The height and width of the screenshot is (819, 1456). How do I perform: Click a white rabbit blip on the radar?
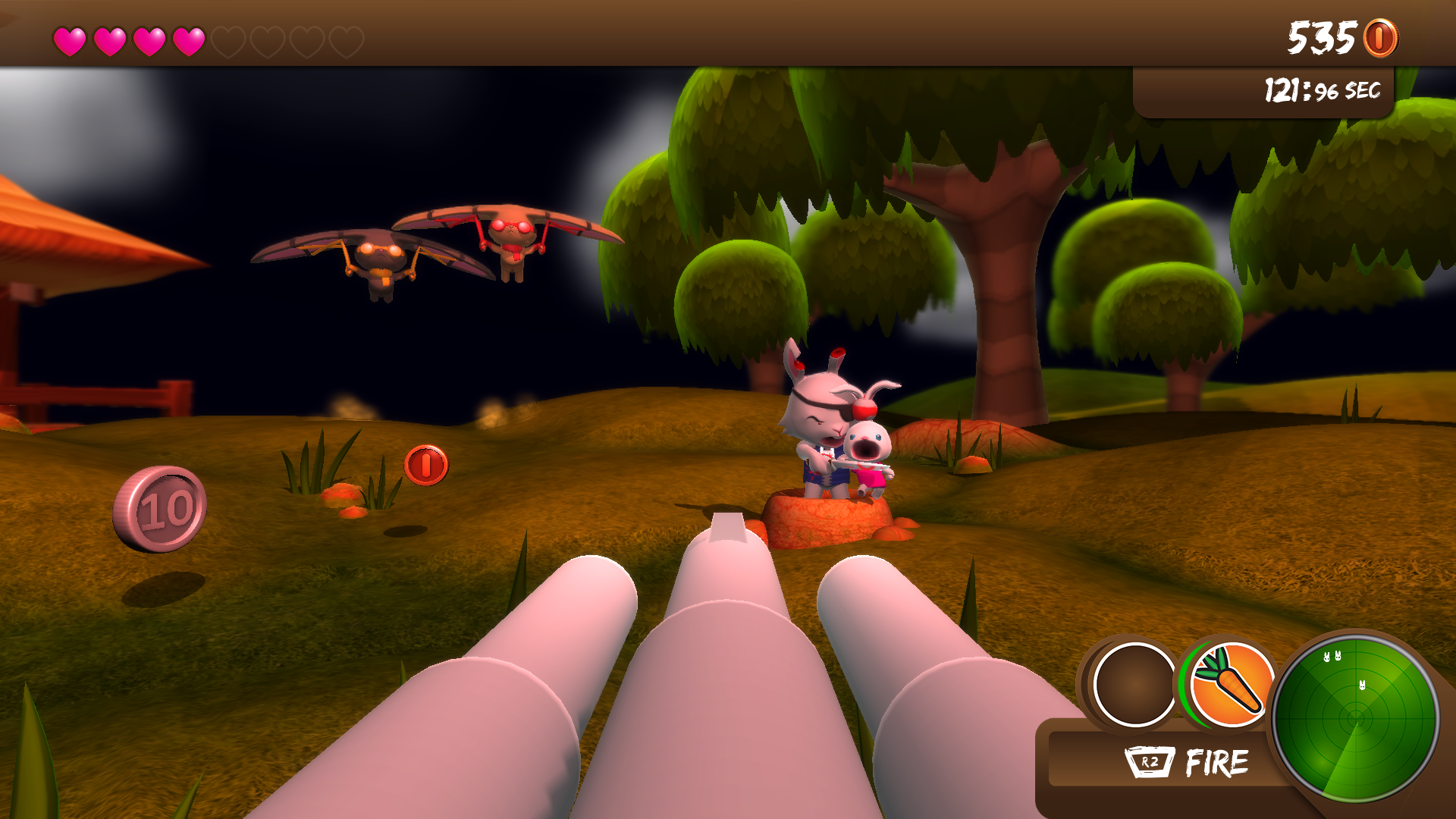[1327, 657]
